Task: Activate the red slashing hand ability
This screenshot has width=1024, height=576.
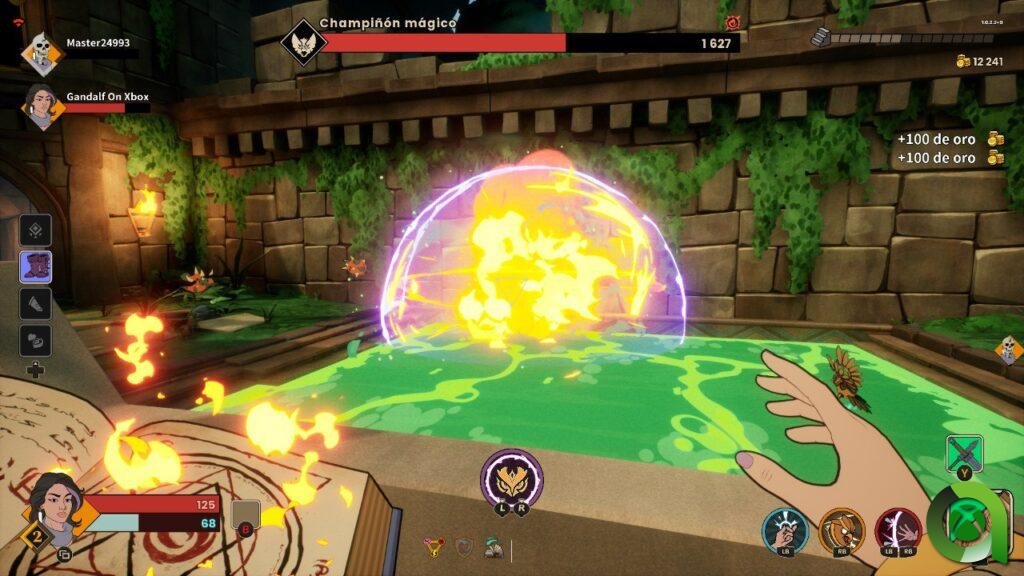Action: (x=897, y=529)
